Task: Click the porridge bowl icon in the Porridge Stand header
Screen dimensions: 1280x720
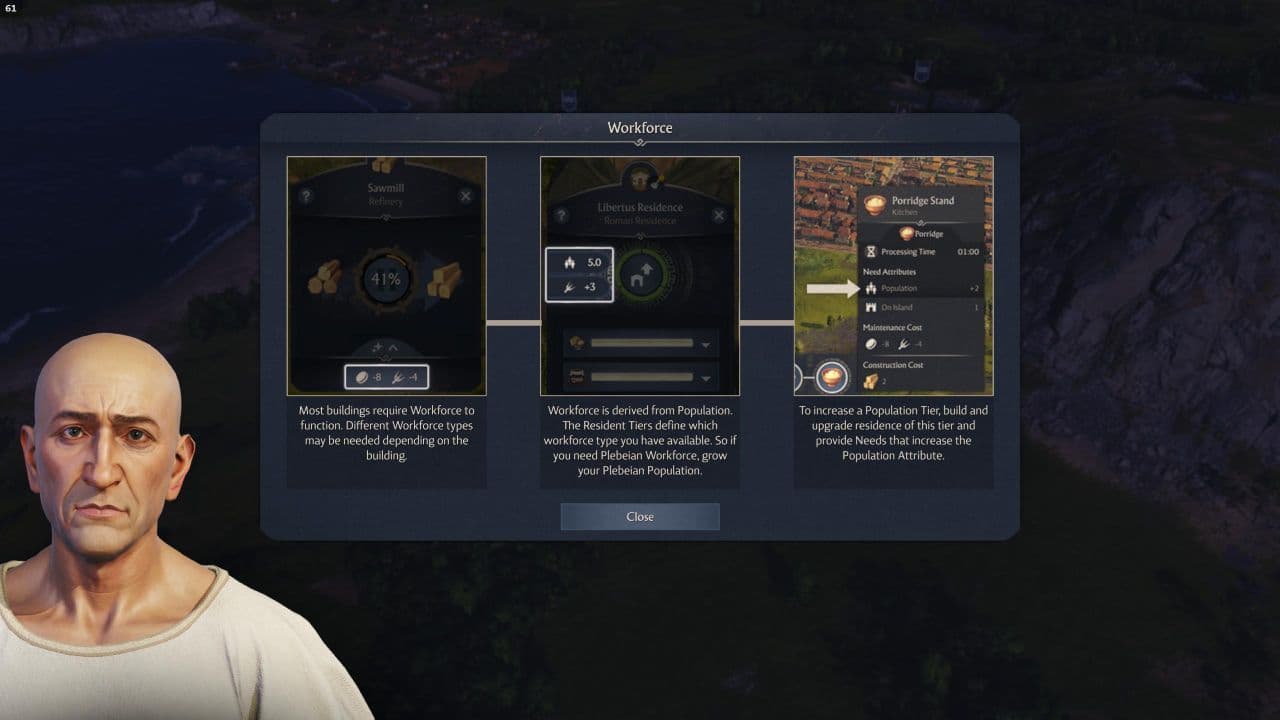Action: pos(874,205)
